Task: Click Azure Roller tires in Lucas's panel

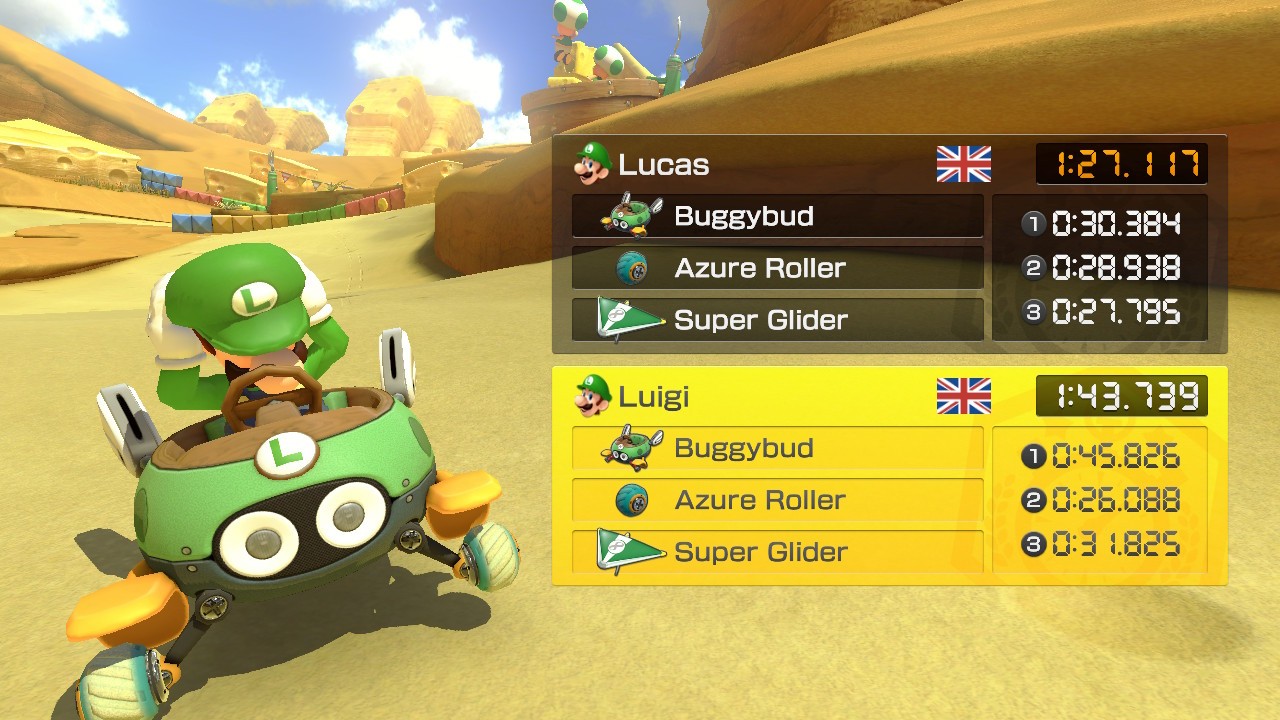Action: pos(777,268)
